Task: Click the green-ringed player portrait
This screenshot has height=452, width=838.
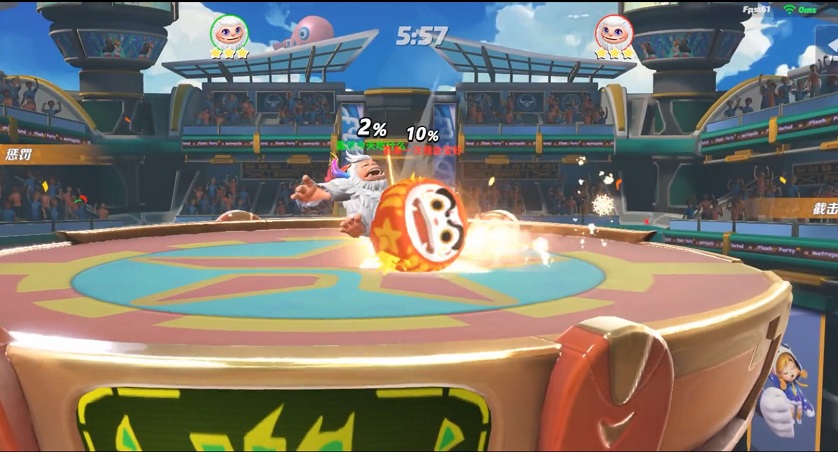Action: click(229, 32)
